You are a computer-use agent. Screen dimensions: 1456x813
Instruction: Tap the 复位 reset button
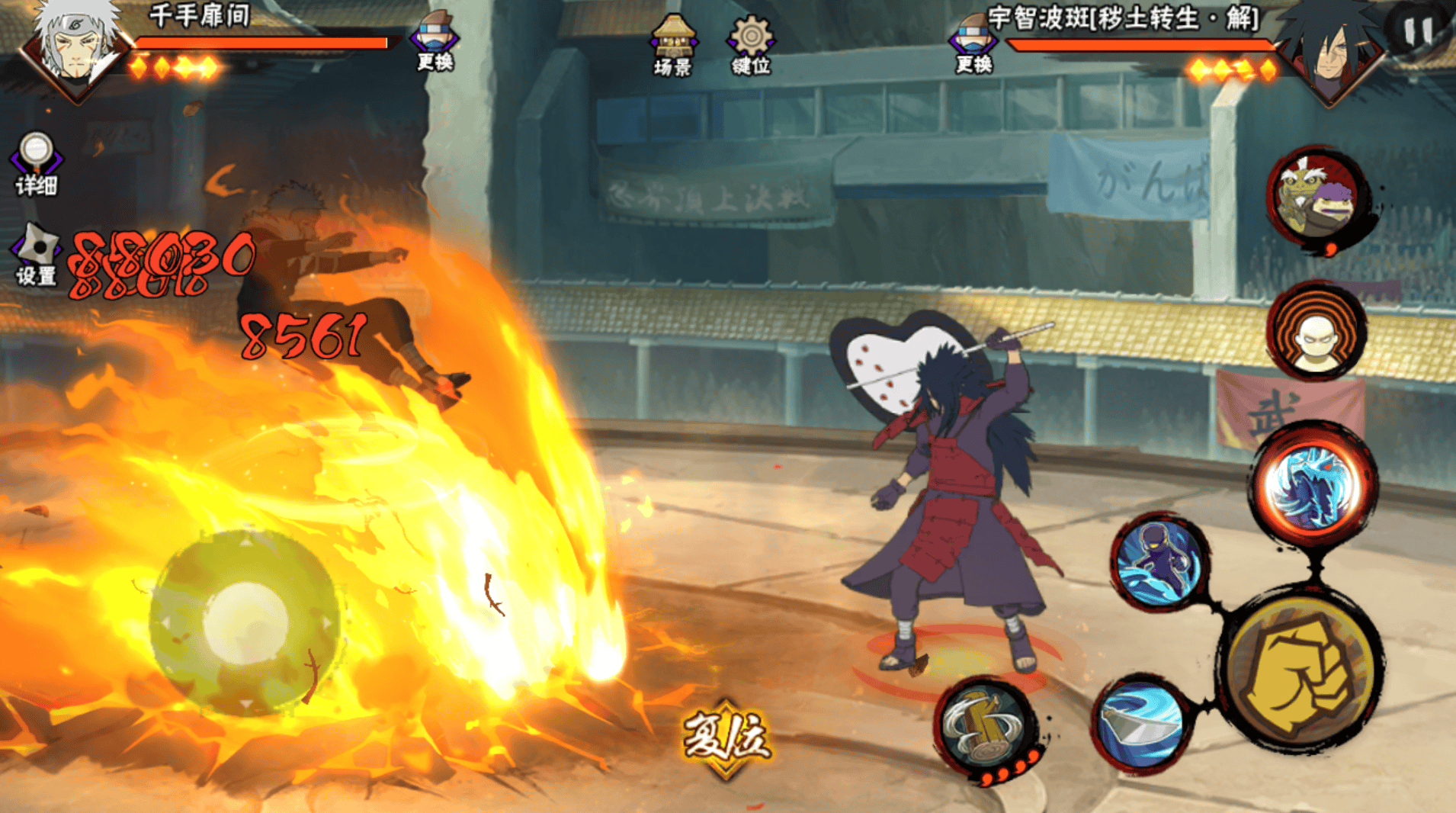[726, 737]
